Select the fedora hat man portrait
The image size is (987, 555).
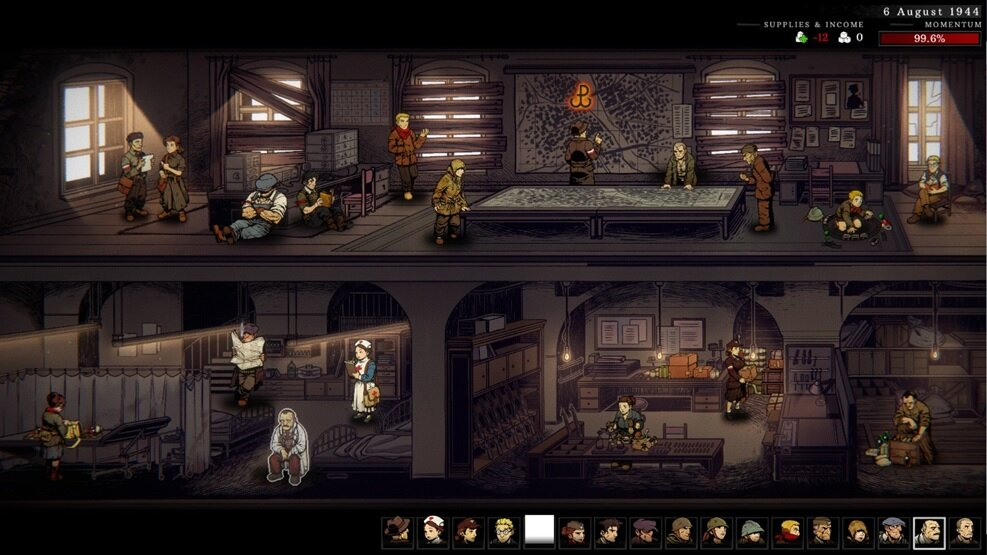coord(398,530)
